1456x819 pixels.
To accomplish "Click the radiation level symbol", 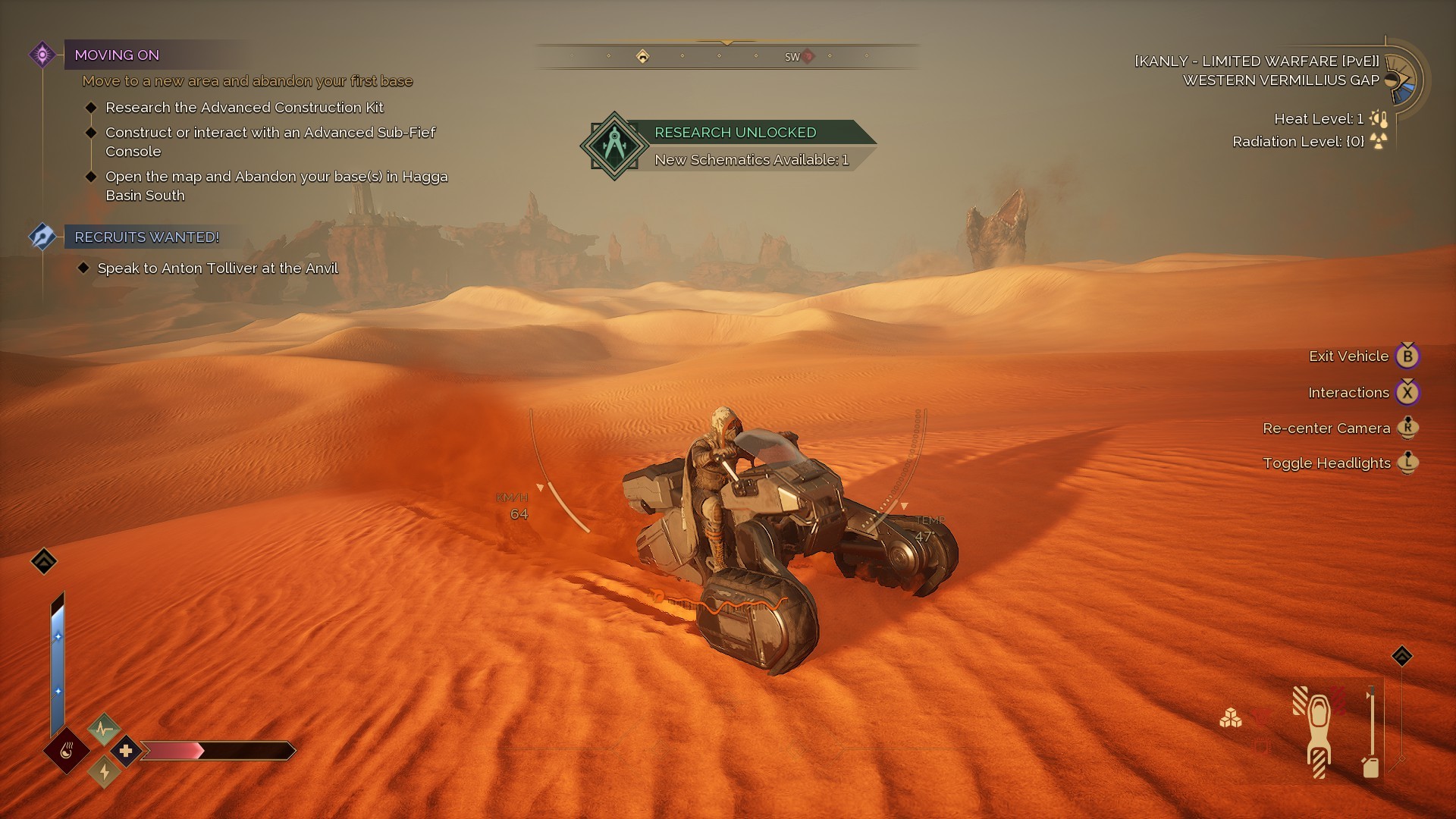I will 1377,141.
